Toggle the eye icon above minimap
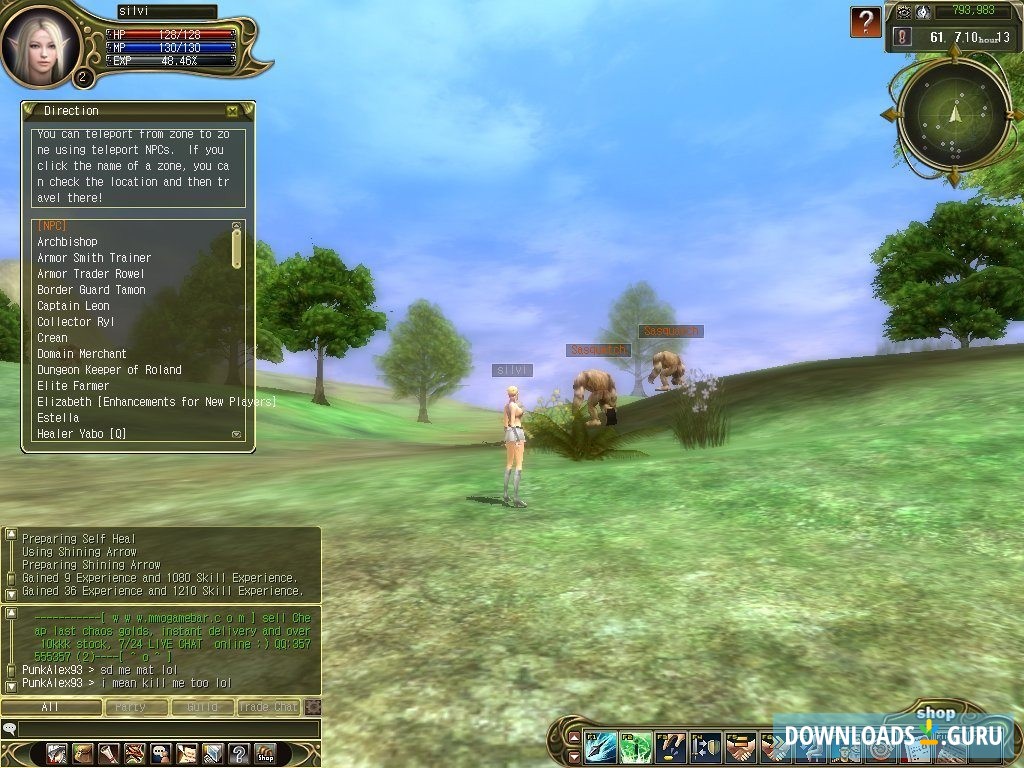Image resolution: width=1024 pixels, height=768 pixels. pos(904,12)
